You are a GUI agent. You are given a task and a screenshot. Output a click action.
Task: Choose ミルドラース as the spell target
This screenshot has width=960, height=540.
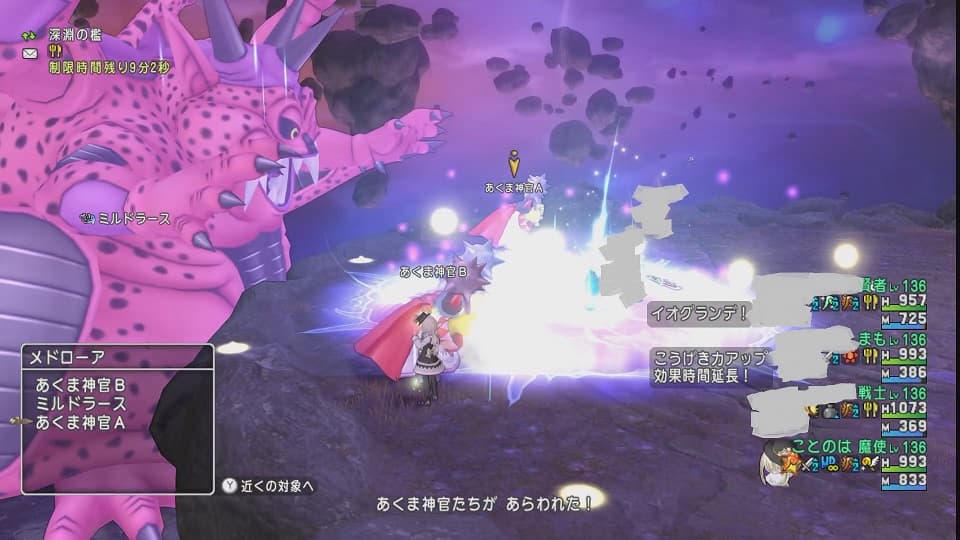(x=78, y=404)
